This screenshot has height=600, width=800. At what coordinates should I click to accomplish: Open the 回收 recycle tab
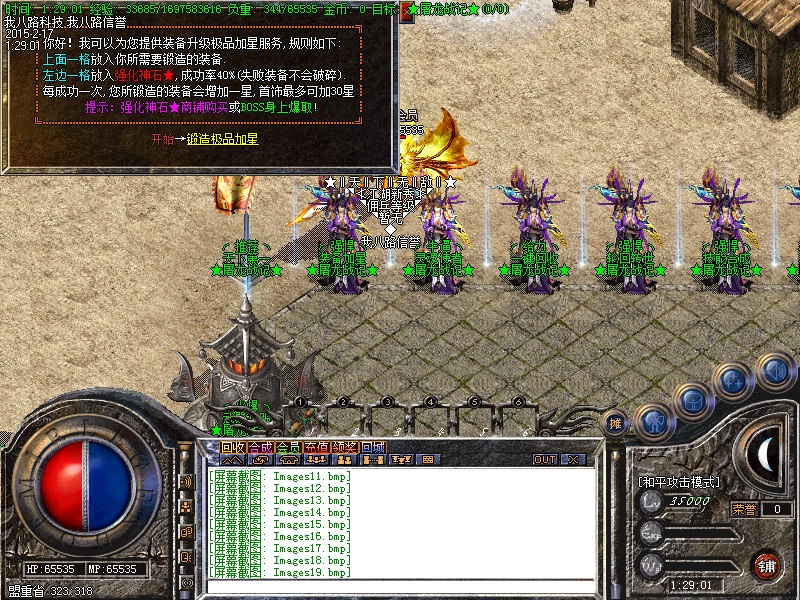[x=232, y=447]
